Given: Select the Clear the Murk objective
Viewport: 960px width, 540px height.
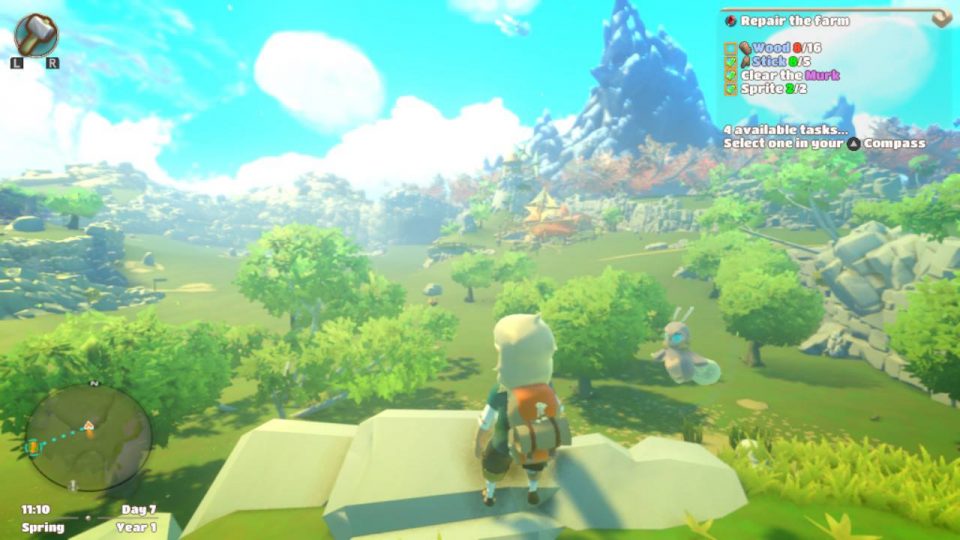Looking at the screenshot, I should 789,75.
